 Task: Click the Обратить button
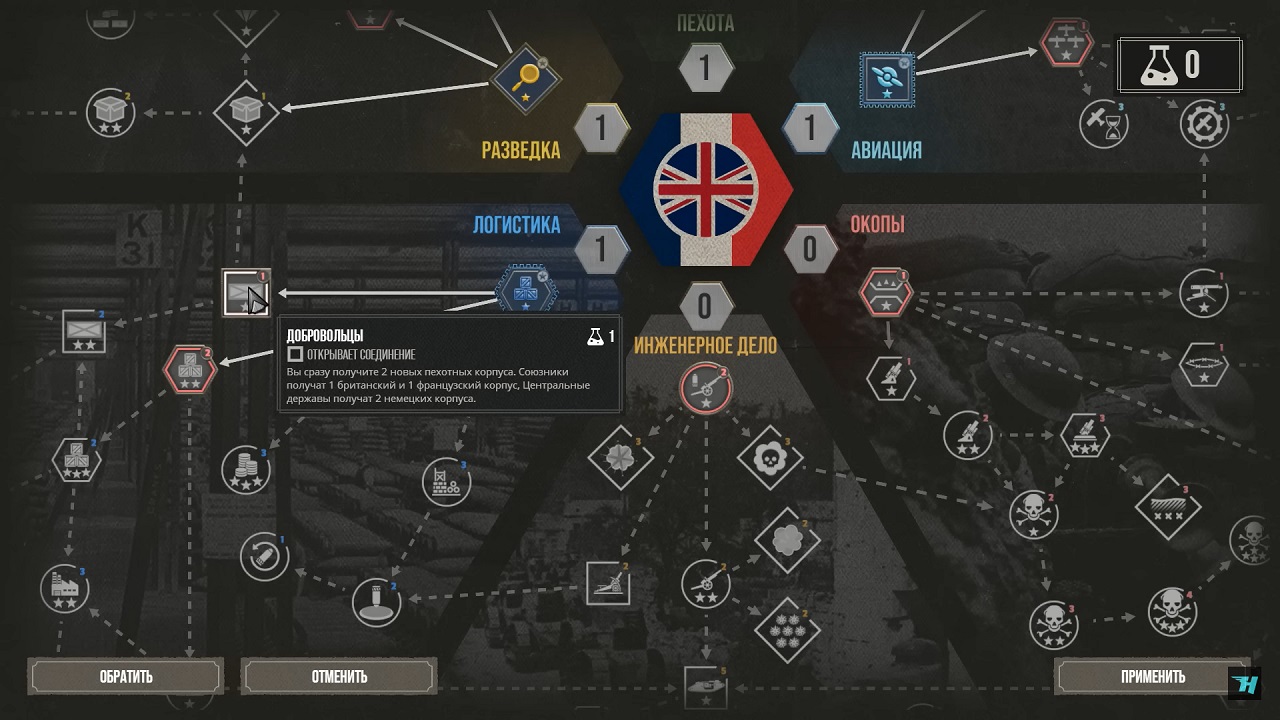[126, 676]
